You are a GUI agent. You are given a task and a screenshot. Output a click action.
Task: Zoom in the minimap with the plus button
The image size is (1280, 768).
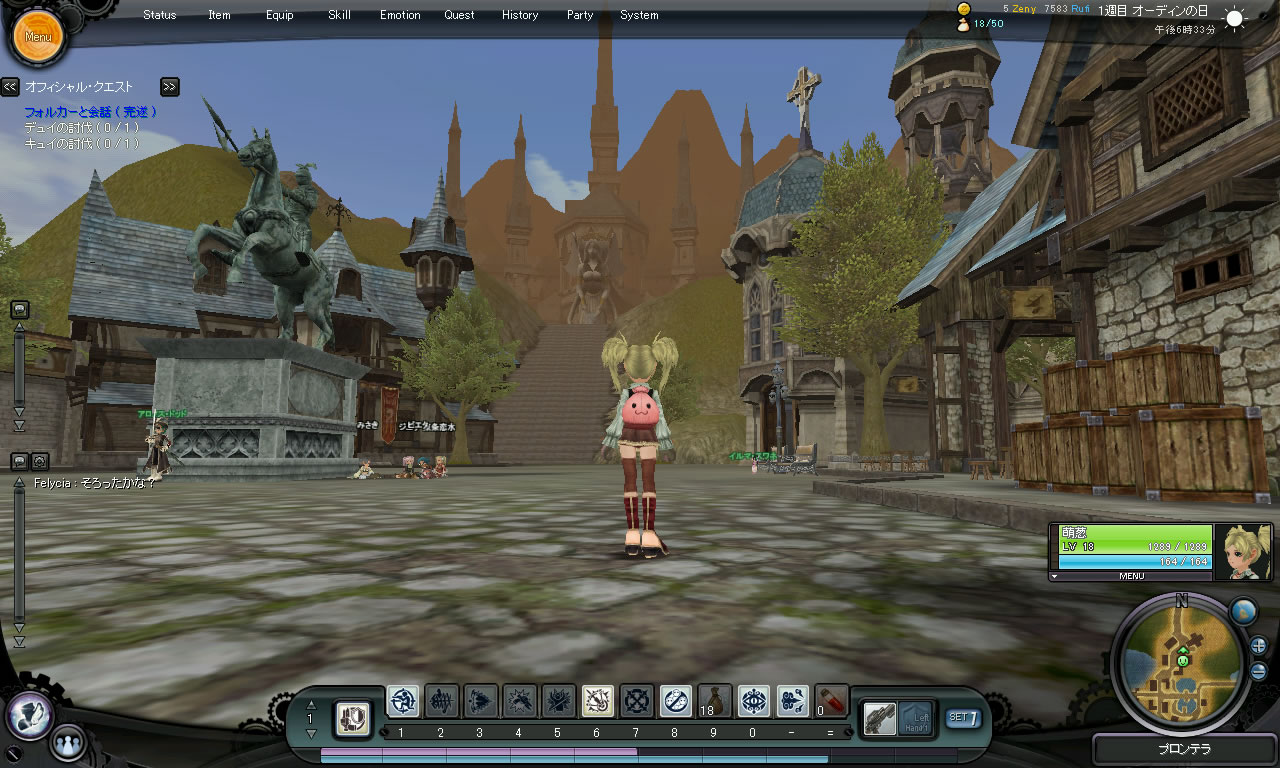(x=1258, y=645)
